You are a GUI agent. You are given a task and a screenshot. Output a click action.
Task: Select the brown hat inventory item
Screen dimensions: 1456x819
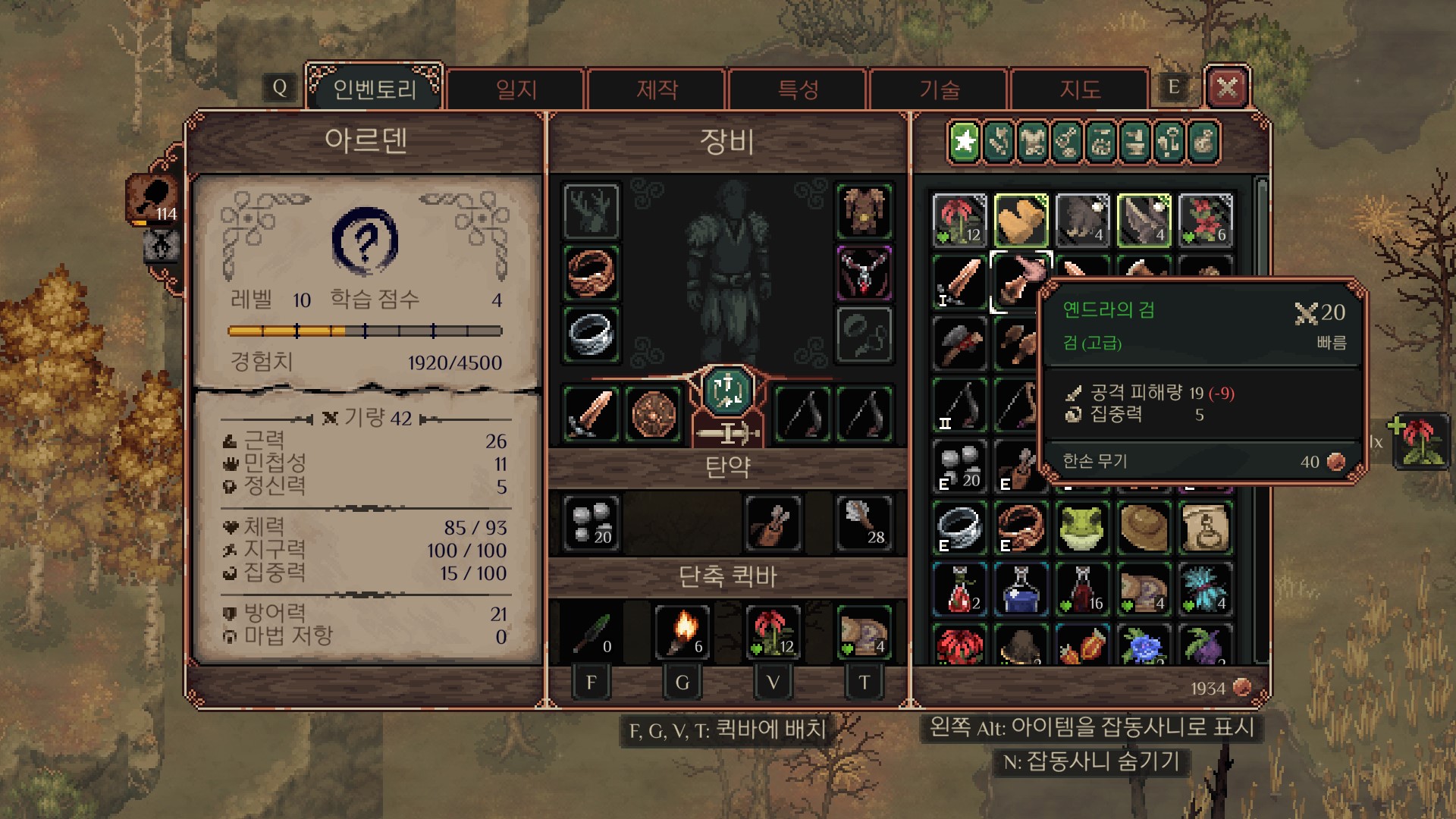1144,528
